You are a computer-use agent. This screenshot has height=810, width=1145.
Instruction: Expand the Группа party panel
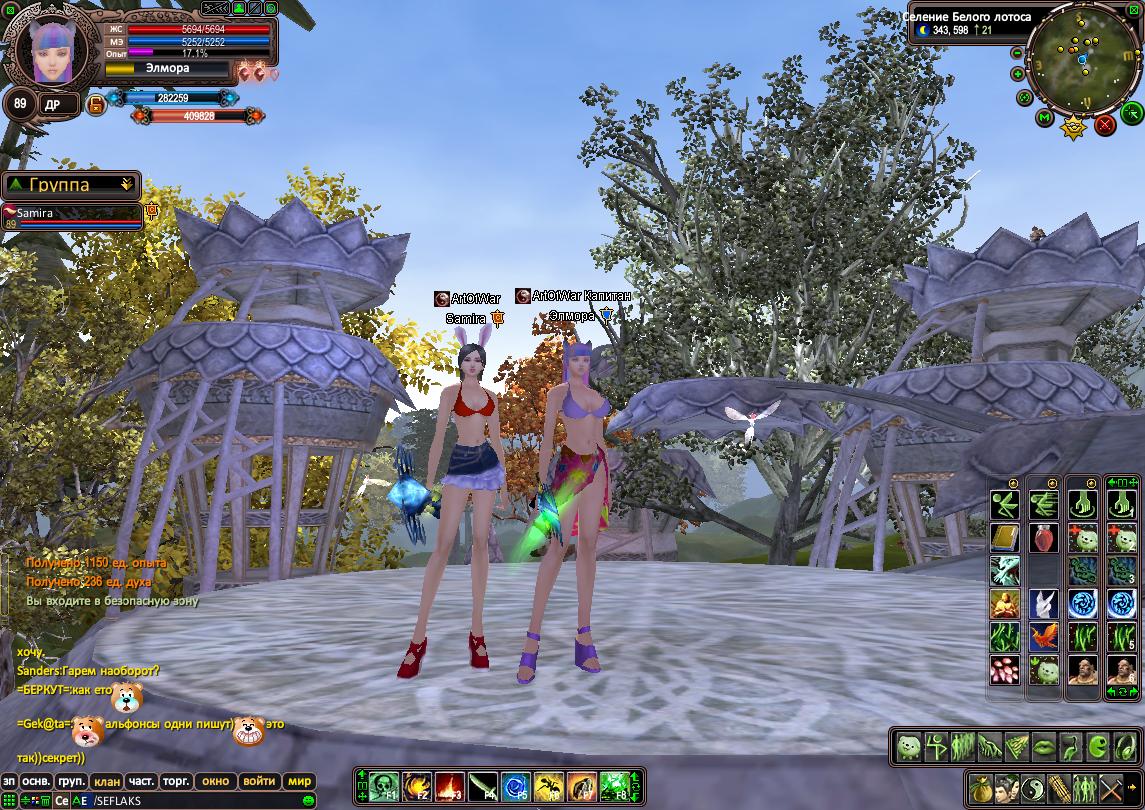tap(126, 184)
